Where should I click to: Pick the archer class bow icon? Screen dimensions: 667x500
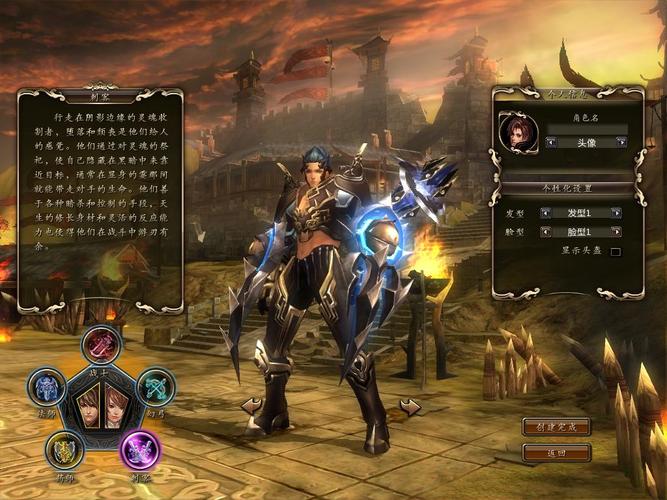coord(155,387)
